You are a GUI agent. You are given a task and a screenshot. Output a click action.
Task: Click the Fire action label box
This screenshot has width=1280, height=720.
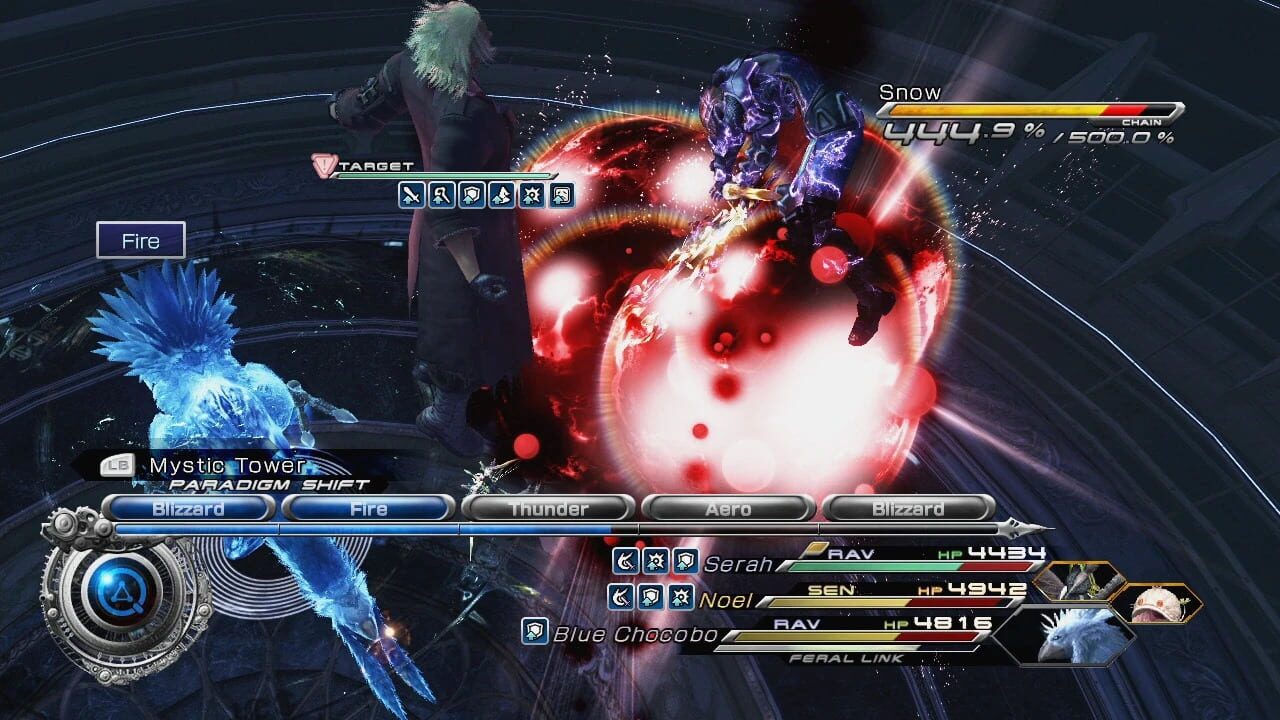click(x=141, y=240)
